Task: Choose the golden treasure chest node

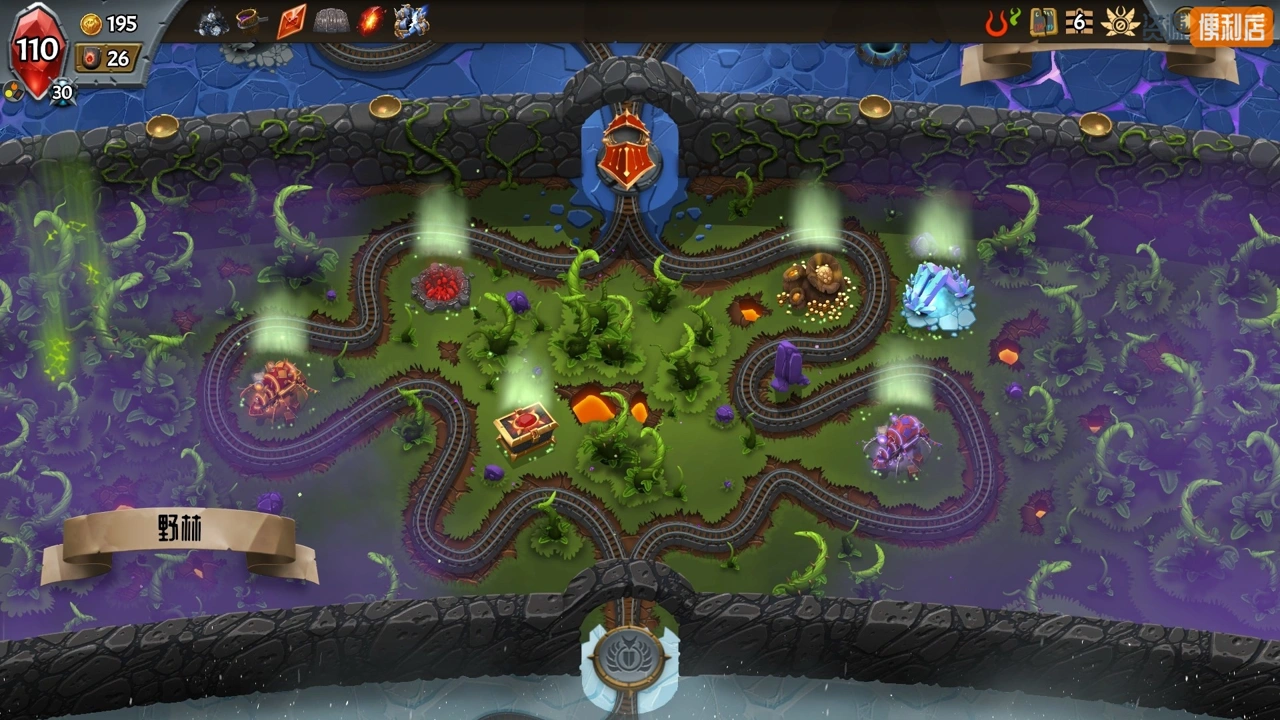Action: pos(525,428)
